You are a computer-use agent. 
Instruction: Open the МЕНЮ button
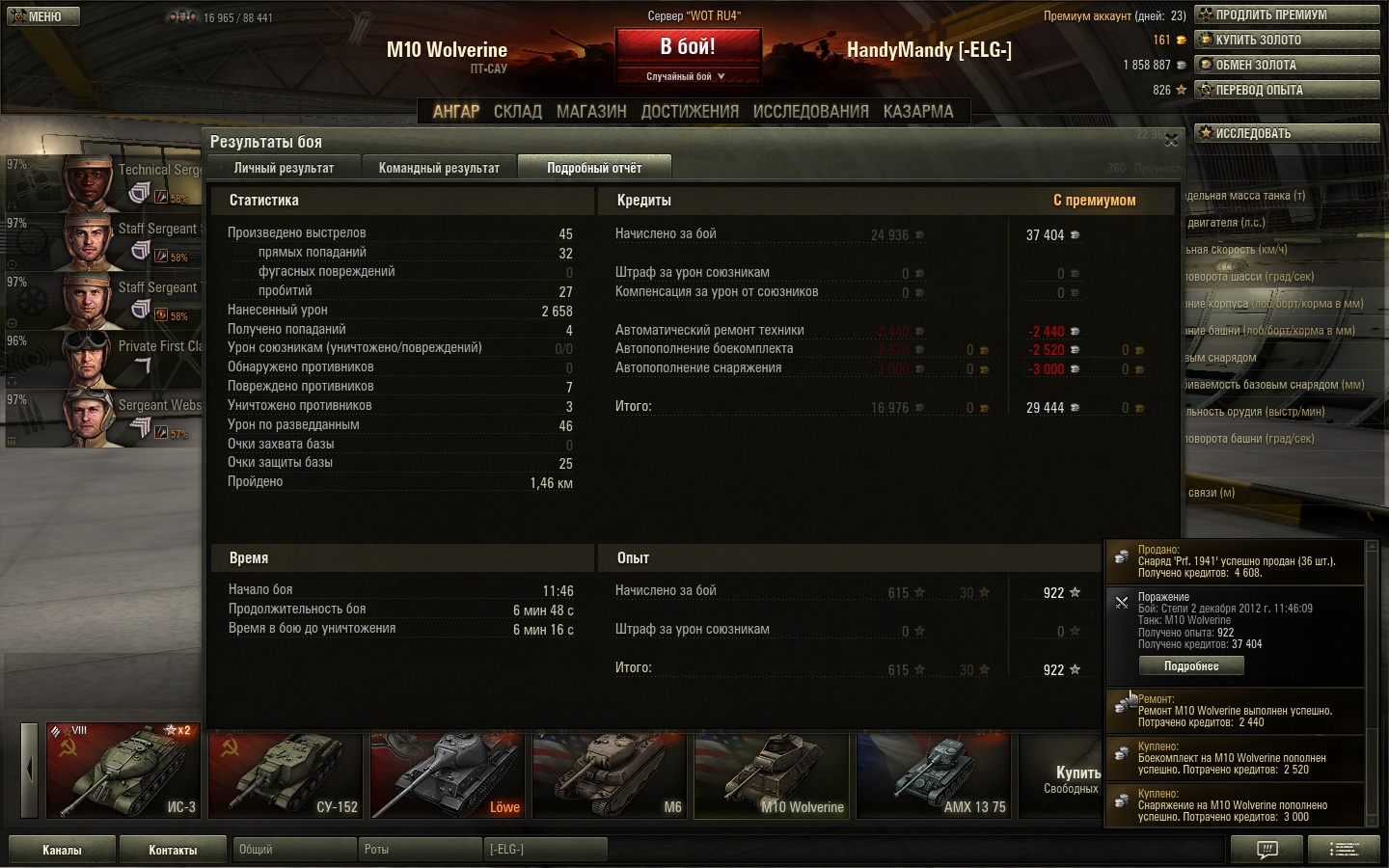(42, 16)
